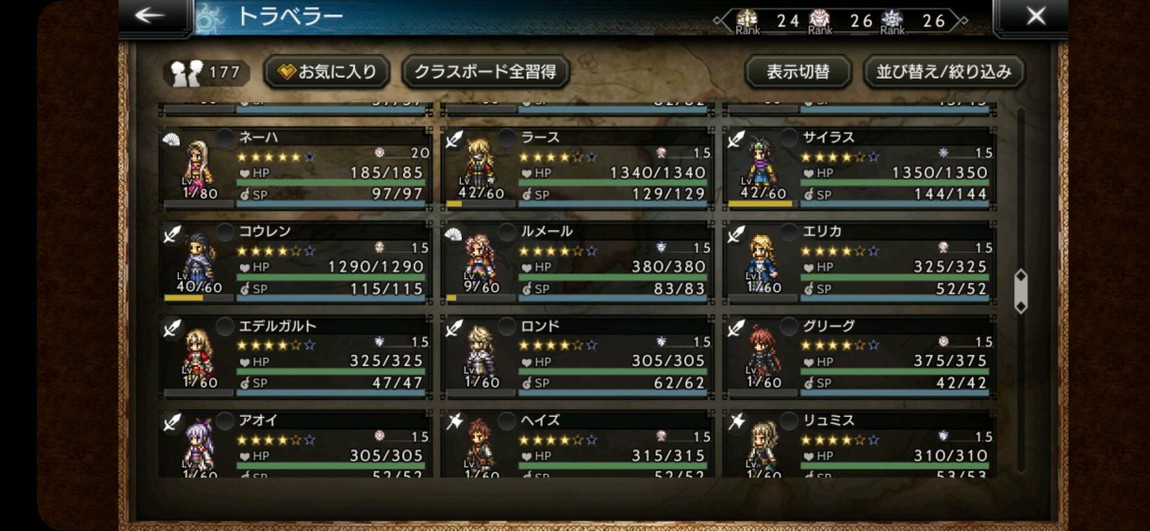This screenshot has width=1150, height=531.
Task: Select the traveler ラース card
Action: pyautogui.click(x=578, y=167)
